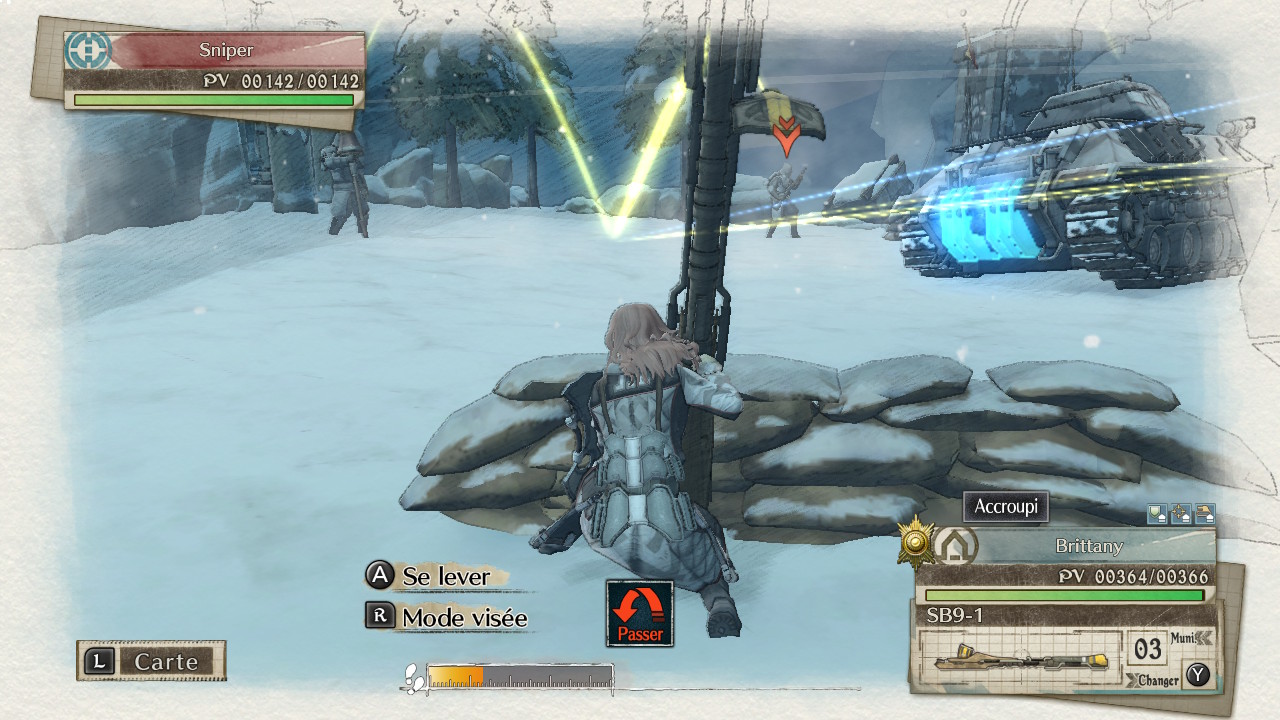Select the tank buff status icon

[x=1205, y=514]
